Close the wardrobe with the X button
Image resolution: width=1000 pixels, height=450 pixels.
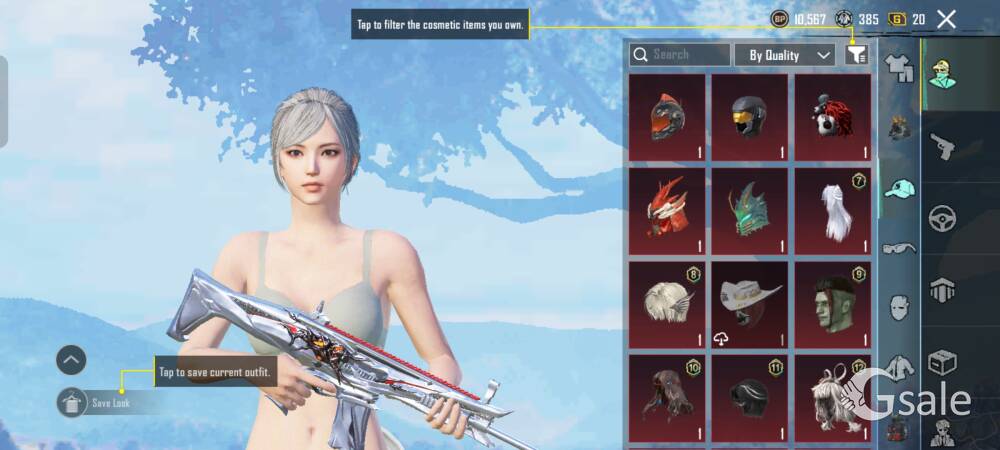[946, 19]
